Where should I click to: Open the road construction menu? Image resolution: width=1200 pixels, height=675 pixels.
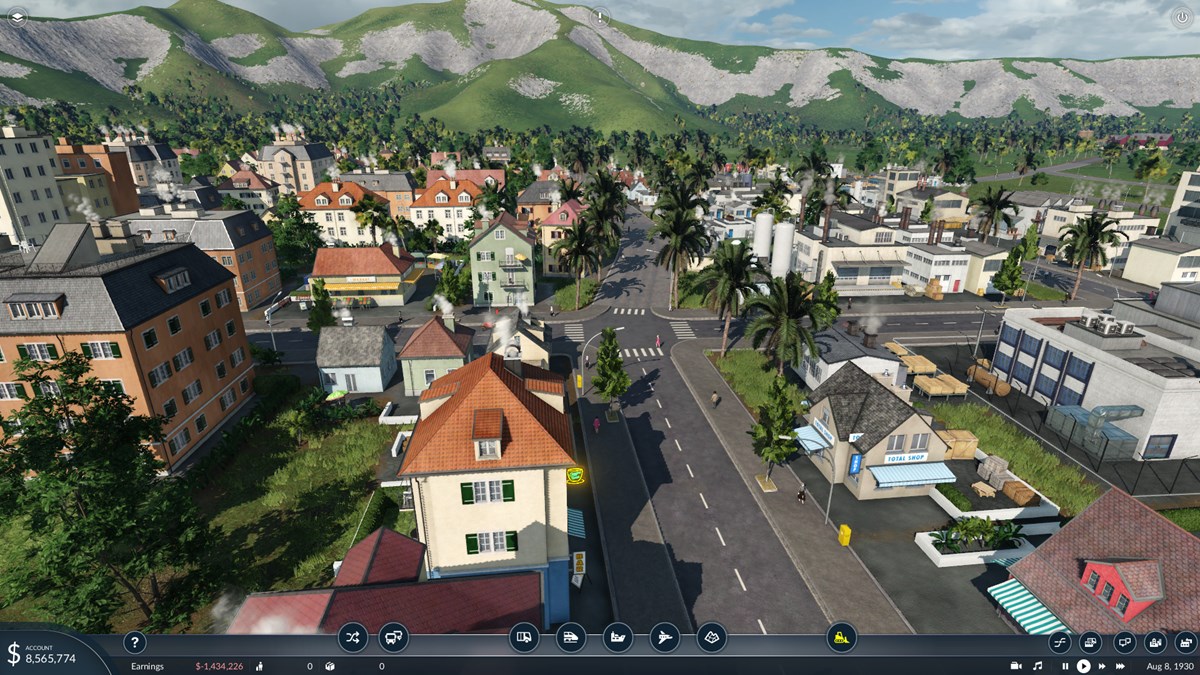coord(524,637)
